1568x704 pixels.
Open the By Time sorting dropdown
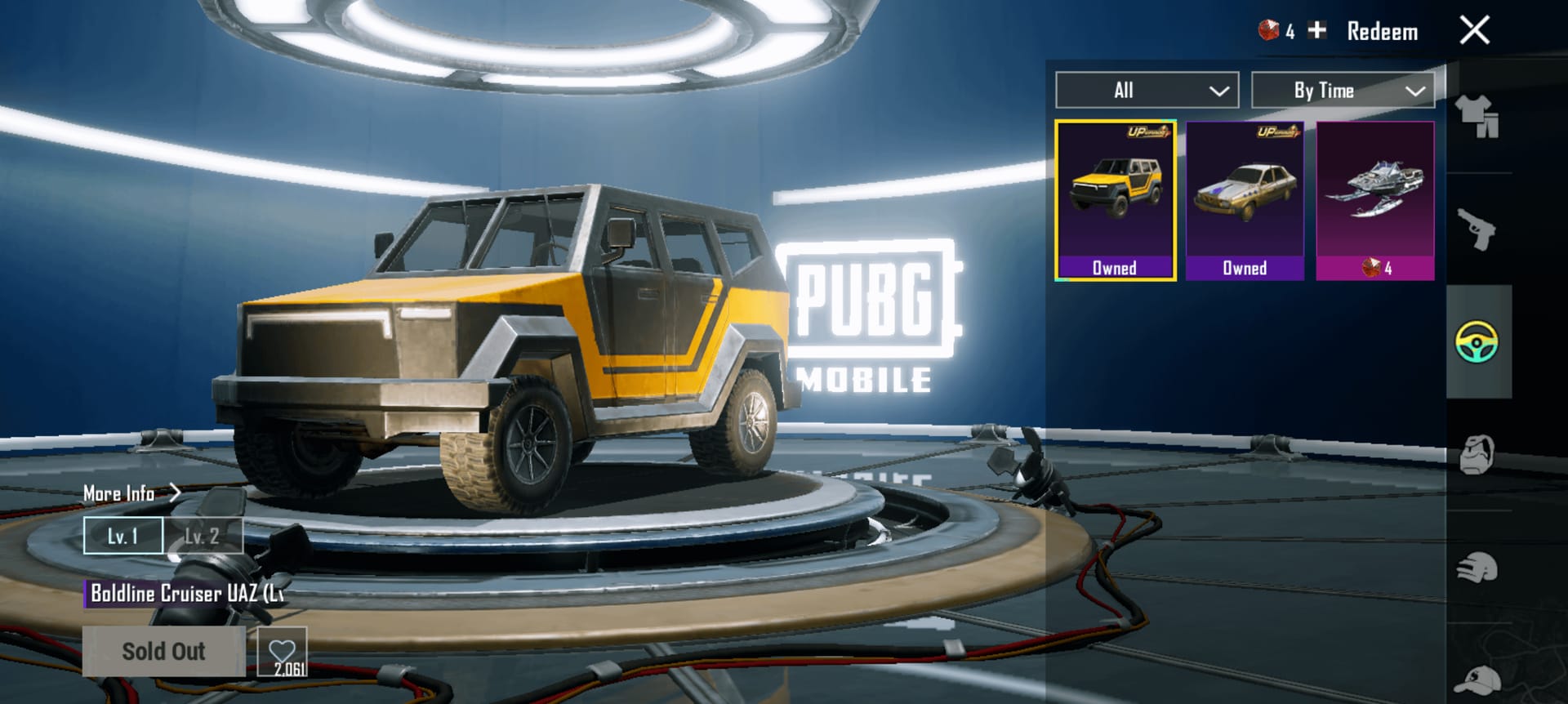click(1342, 90)
